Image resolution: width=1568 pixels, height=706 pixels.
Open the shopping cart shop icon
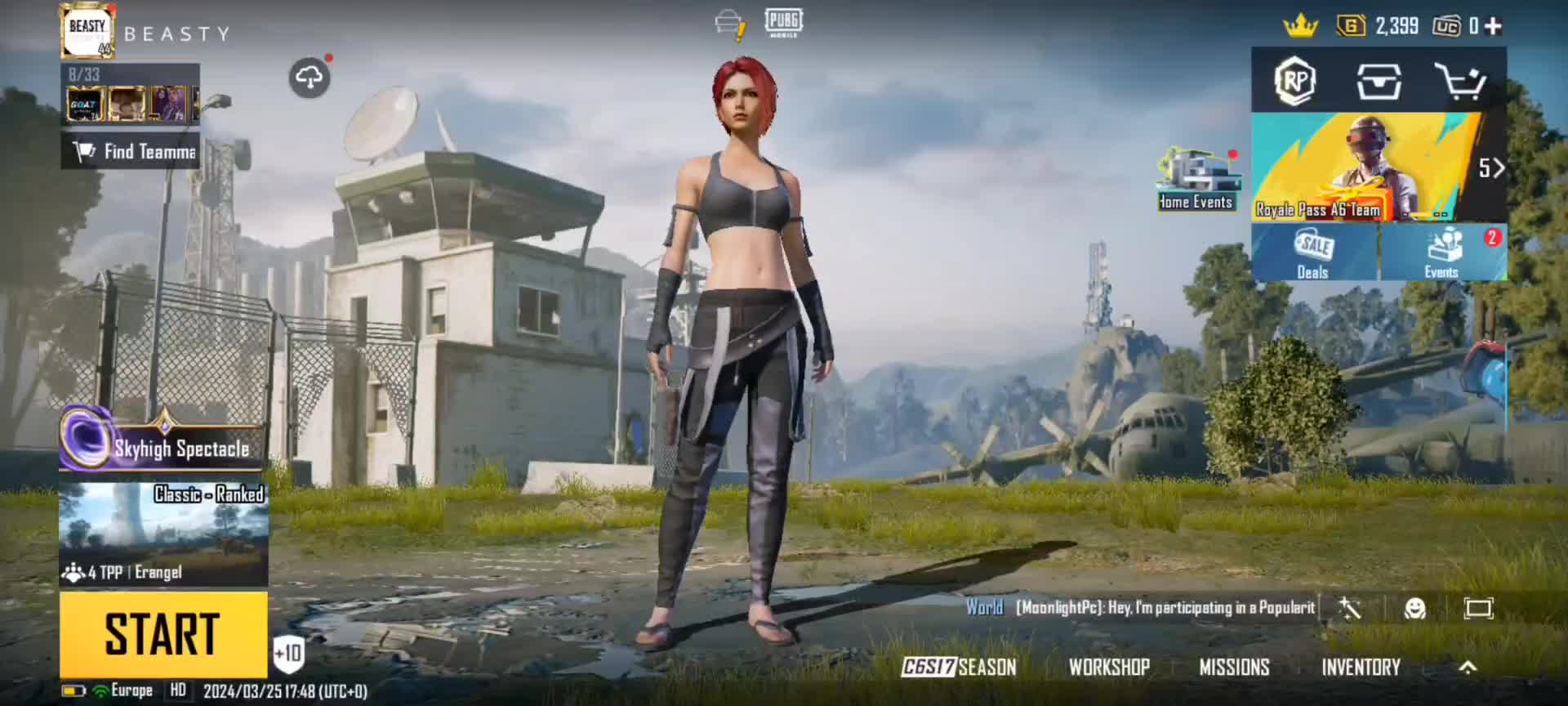[1460, 81]
